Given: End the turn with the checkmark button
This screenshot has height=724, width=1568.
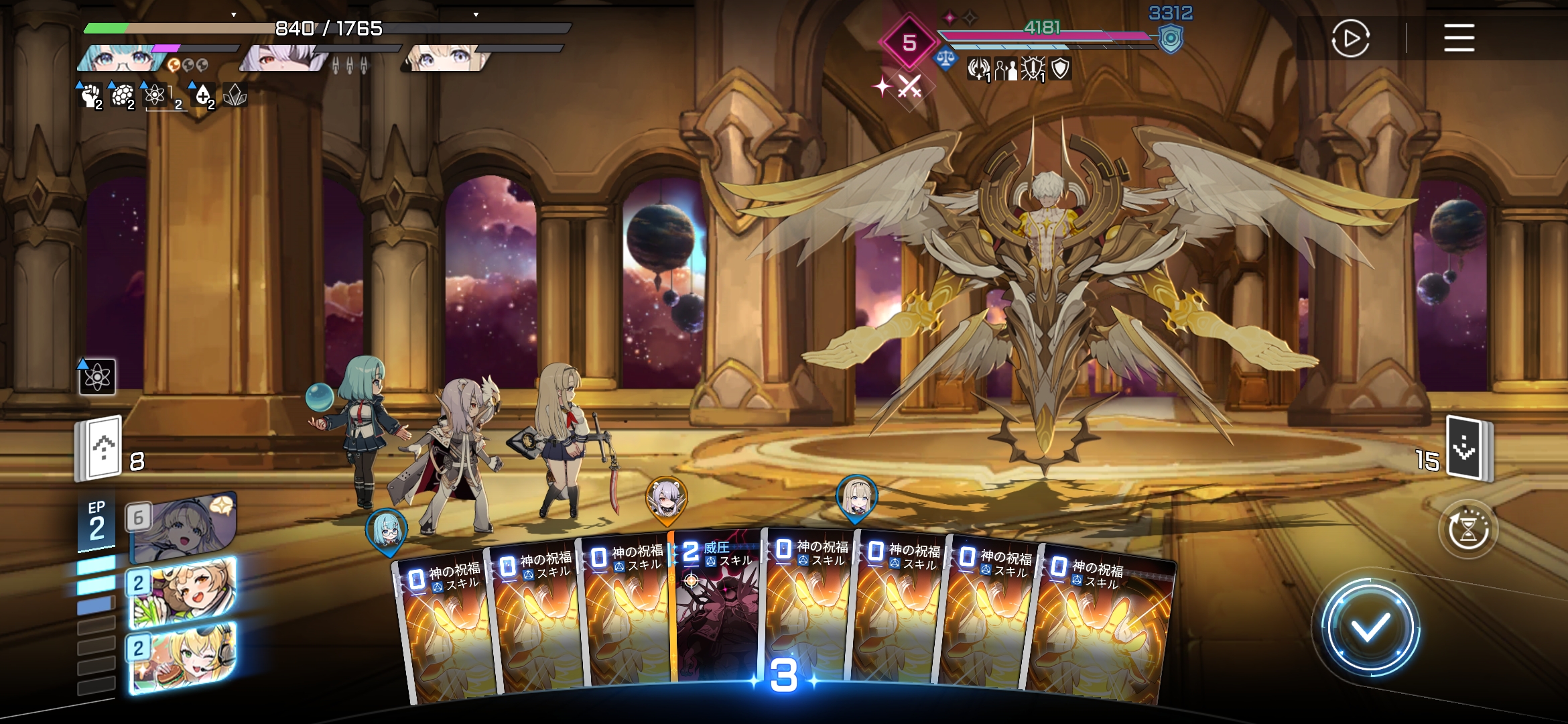Looking at the screenshot, I should [x=1370, y=628].
